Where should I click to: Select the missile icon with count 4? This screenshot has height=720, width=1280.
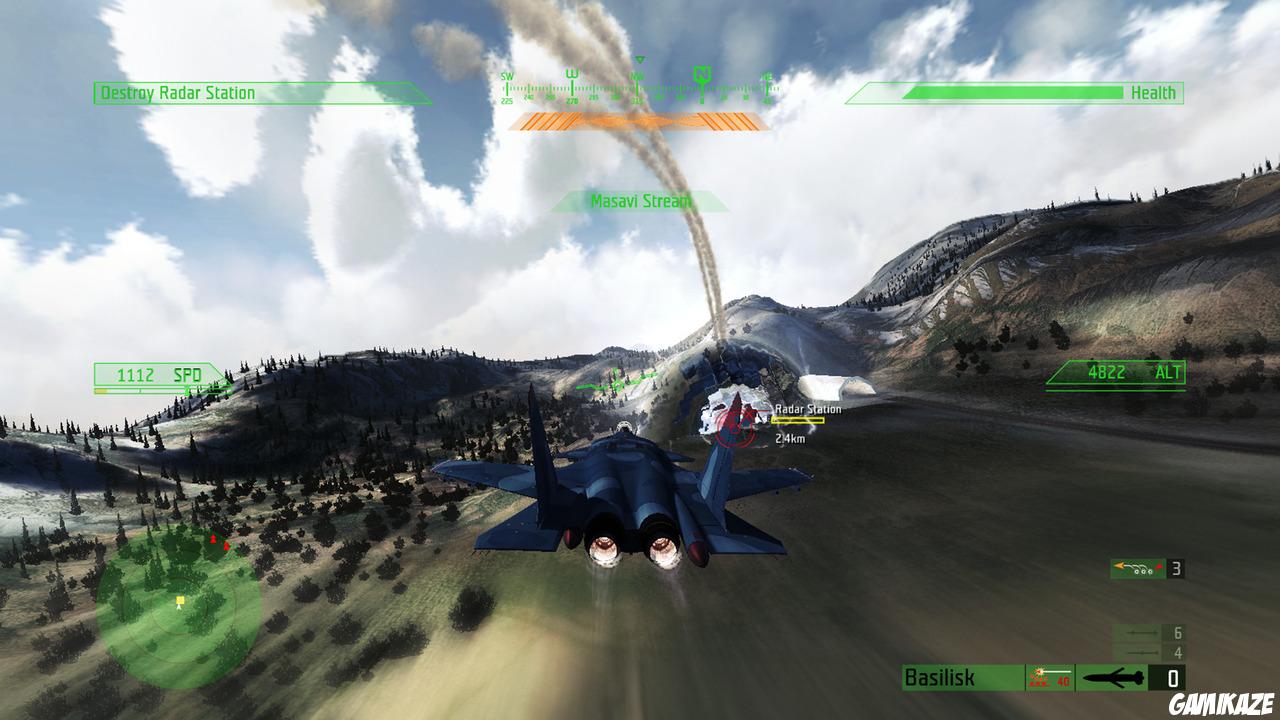pos(1140,653)
